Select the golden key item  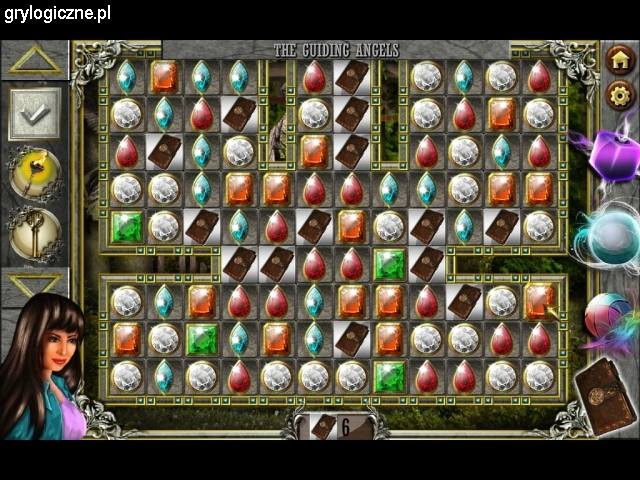35,233
